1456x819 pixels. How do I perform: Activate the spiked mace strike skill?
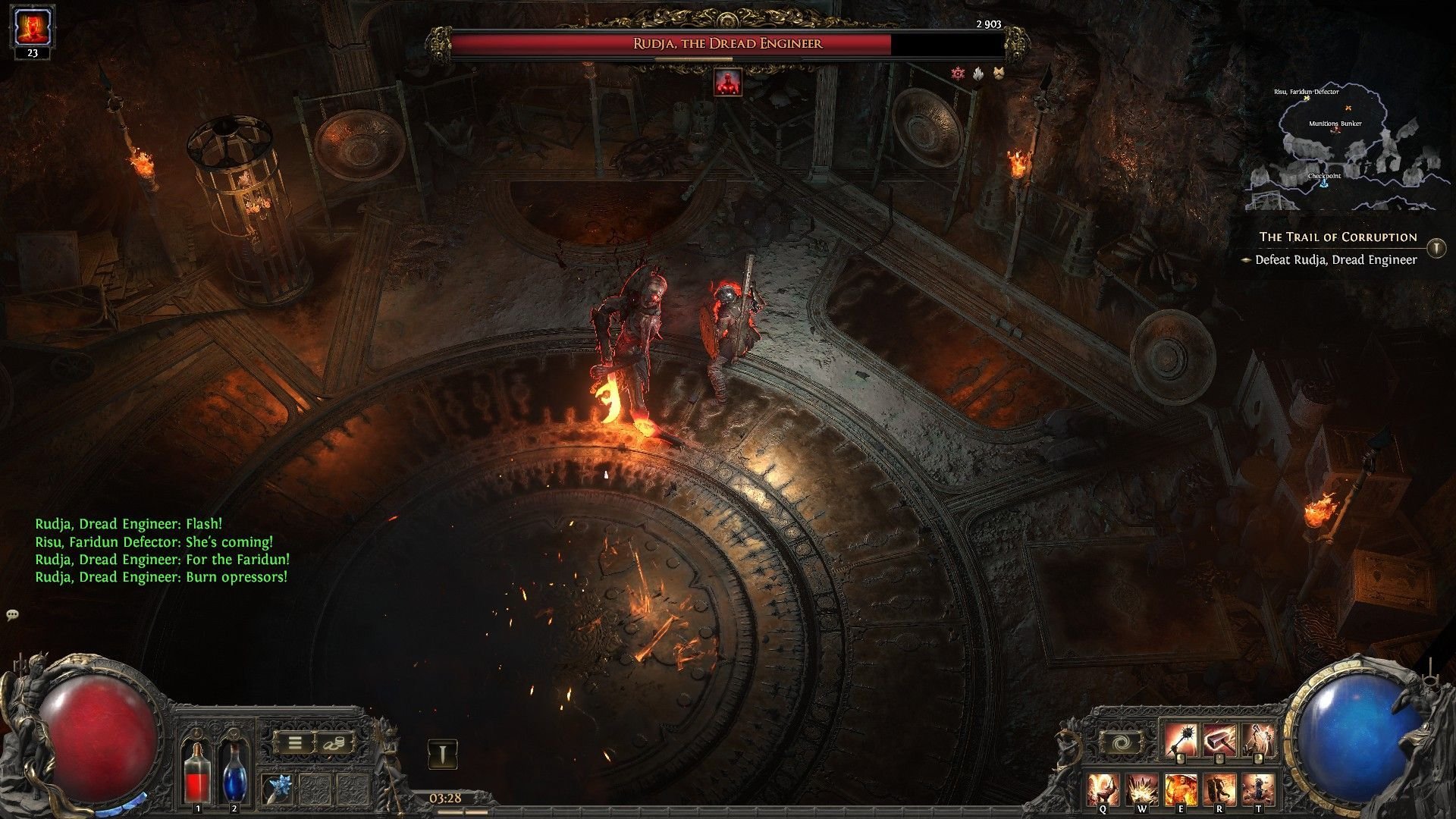coord(1181,741)
